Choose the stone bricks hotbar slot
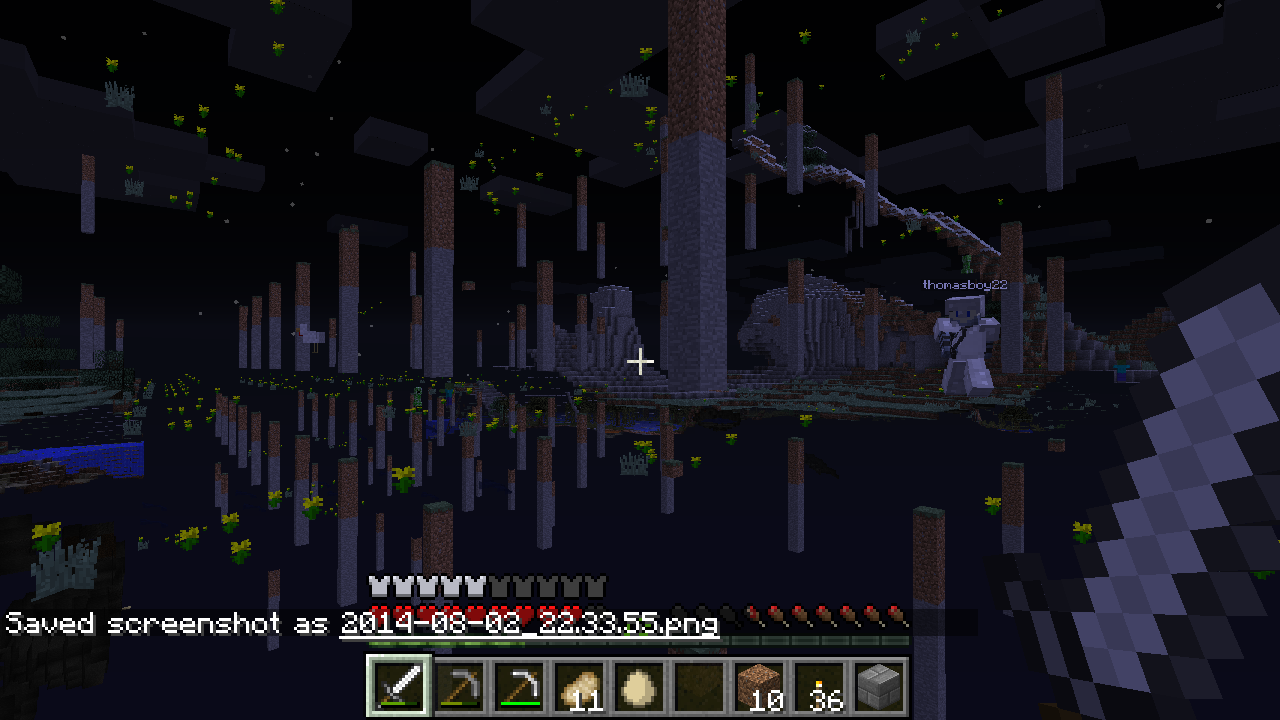This screenshot has height=720, width=1280. click(879, 686)
